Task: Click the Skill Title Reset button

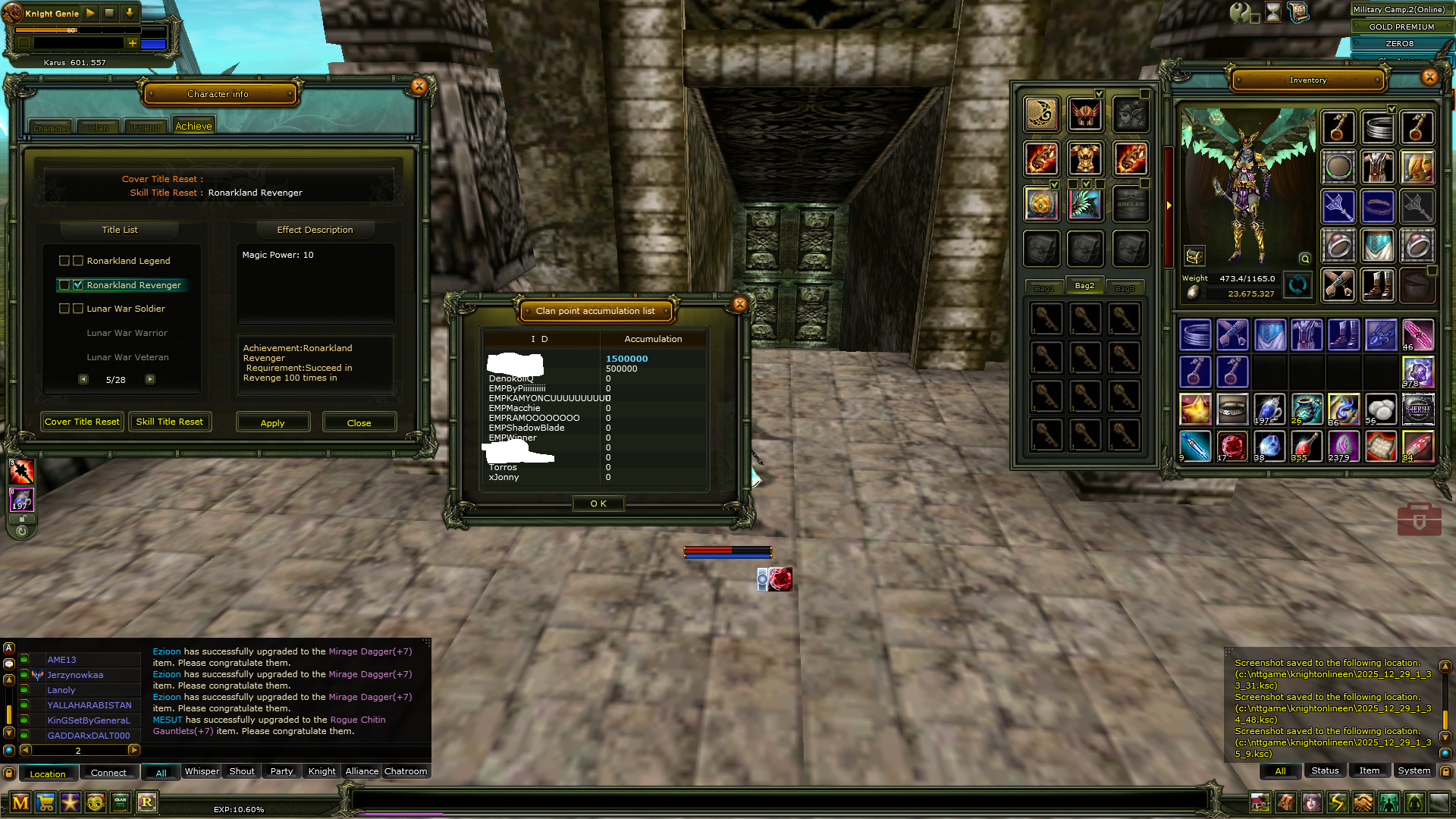Action: pyautogui.click(x=169, y=422)
